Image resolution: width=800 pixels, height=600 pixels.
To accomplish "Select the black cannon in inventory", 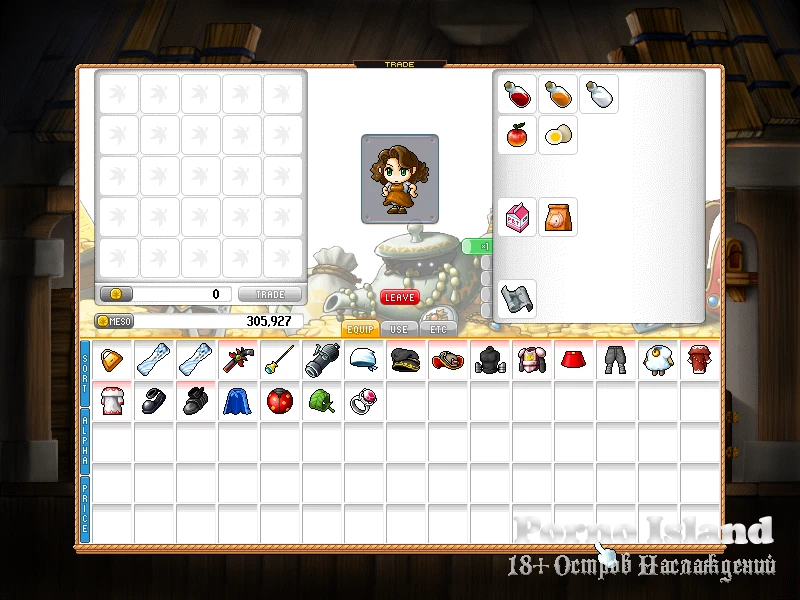I will tap(321, 360).
